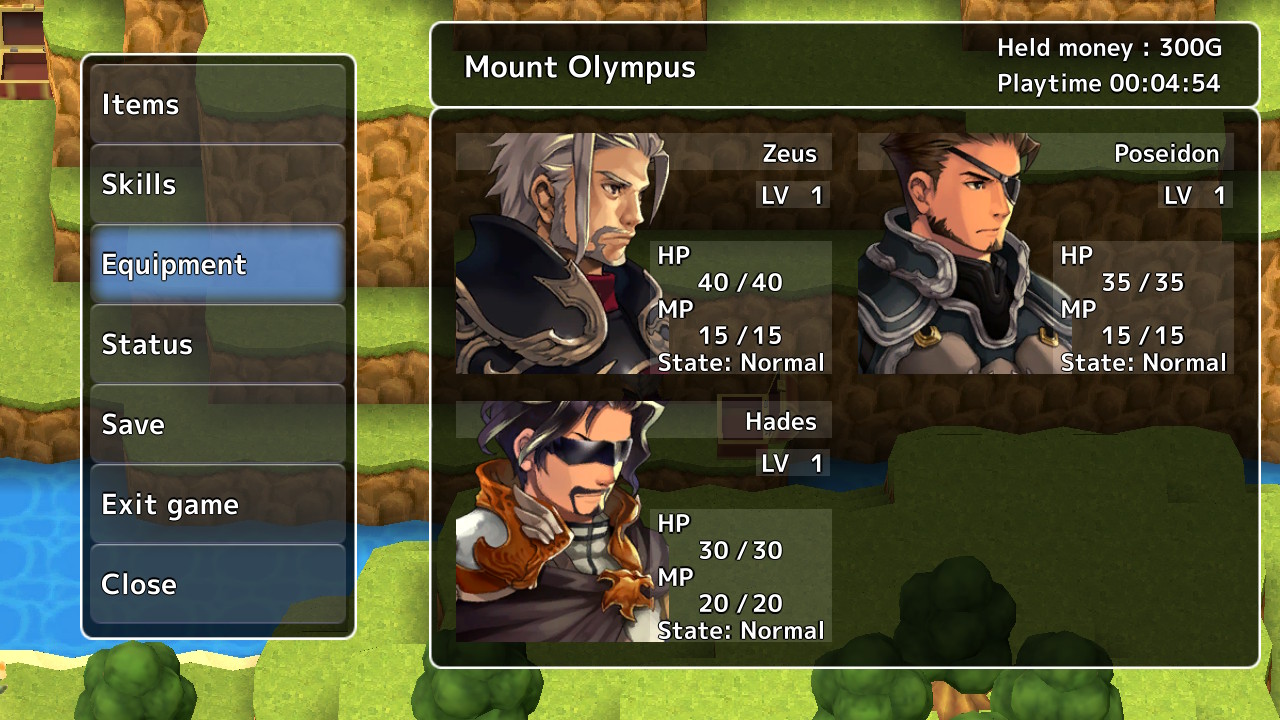Click Zeus's LV 1 indicator

[x=793, y=195]
